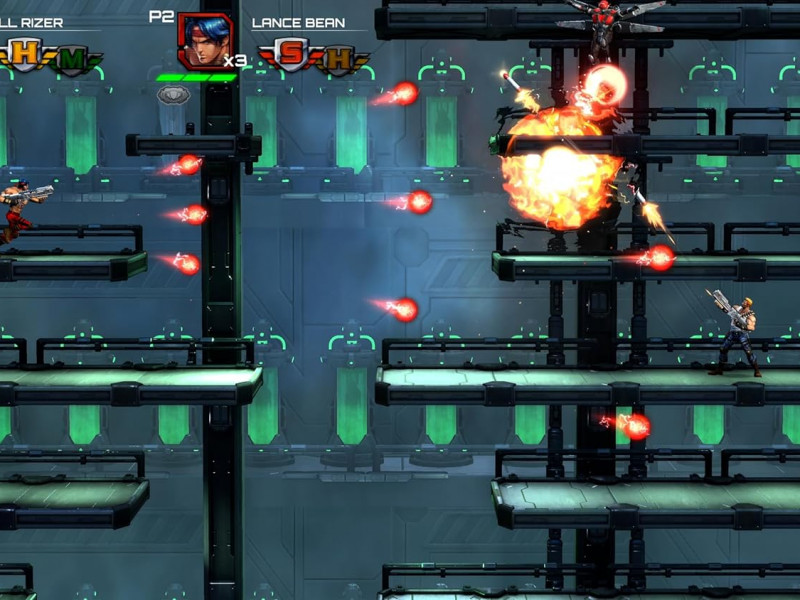
Task: Select Lance Bean's orange H weapon badge
Action: 338,58
